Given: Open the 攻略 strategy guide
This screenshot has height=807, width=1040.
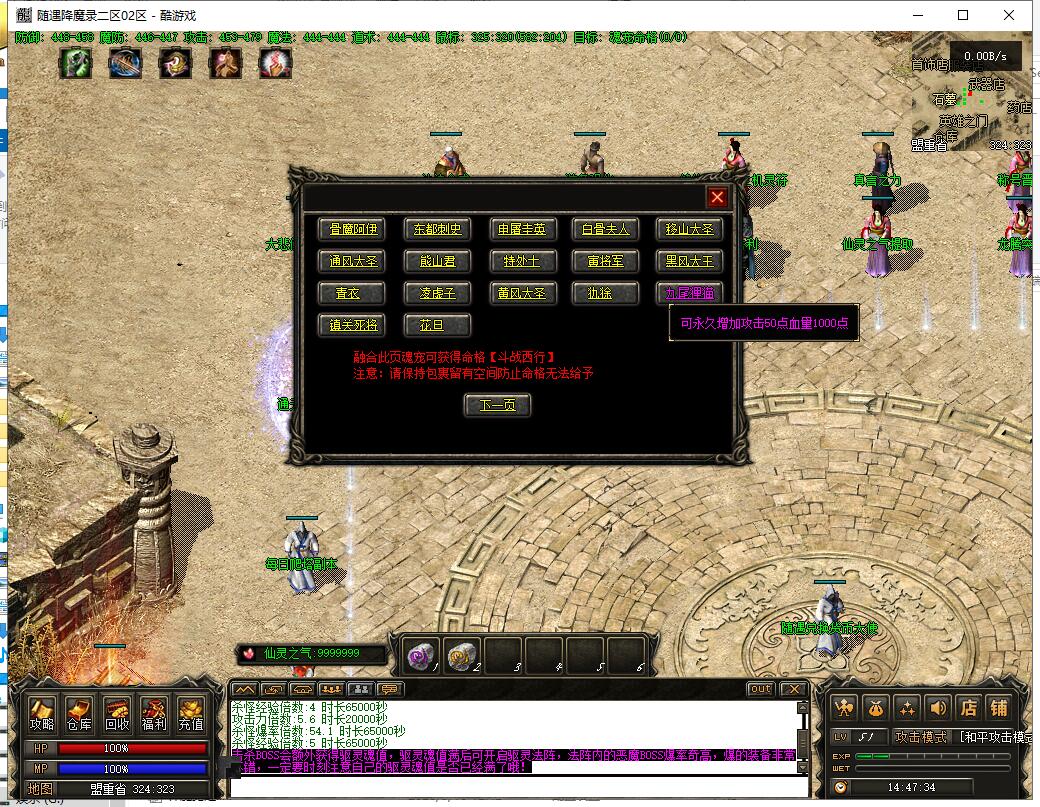Looking at the screenshot, I should coord(42,714).
